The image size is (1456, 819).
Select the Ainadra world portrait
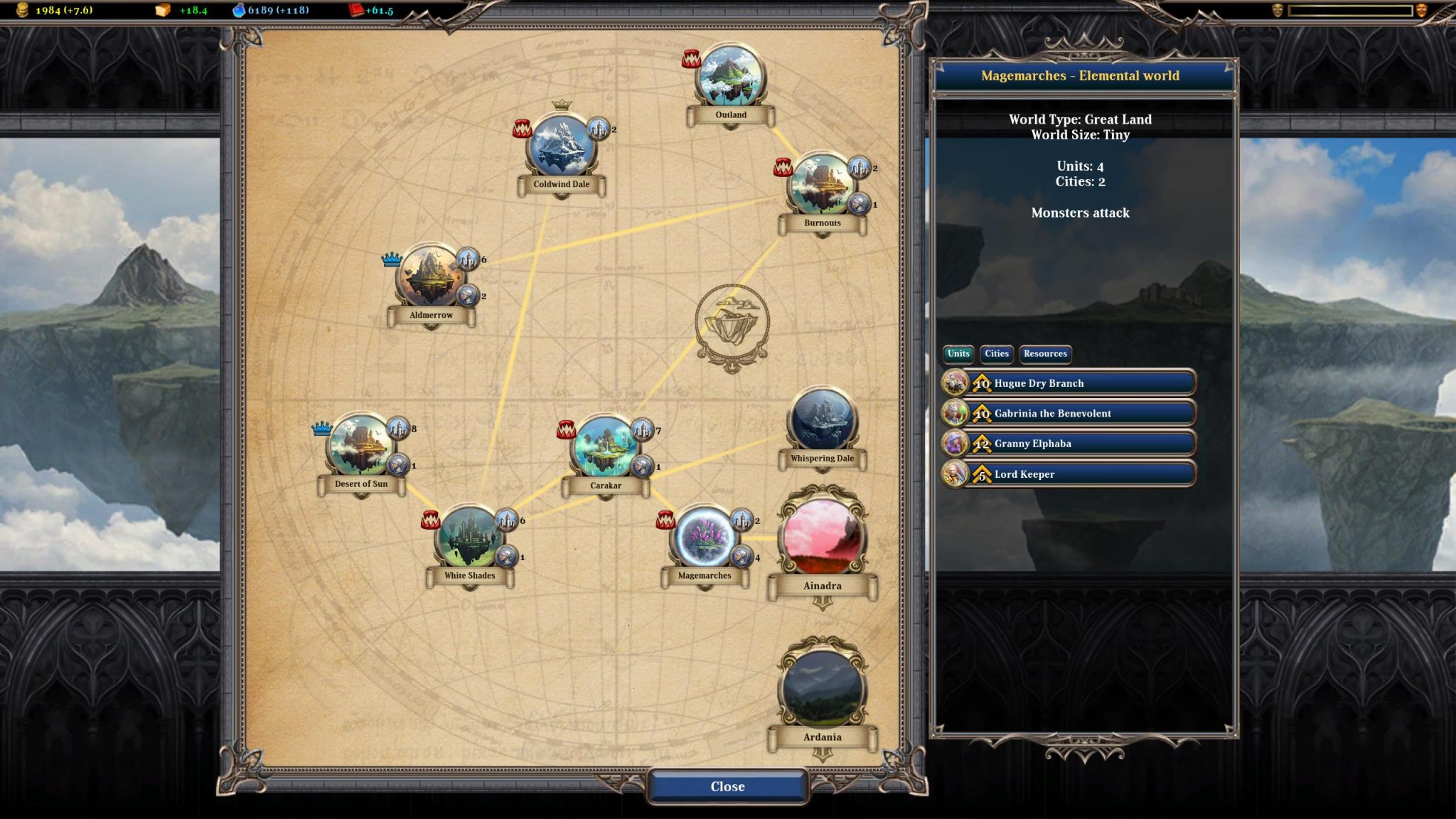tap(823, 536)
